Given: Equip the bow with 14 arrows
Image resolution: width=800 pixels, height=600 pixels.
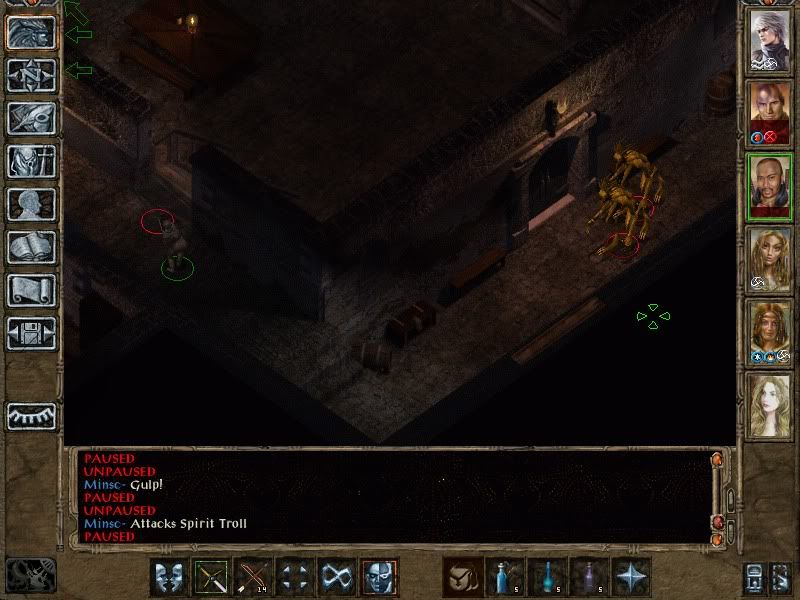Looking at the screenshot, I should tap(254, 577).
